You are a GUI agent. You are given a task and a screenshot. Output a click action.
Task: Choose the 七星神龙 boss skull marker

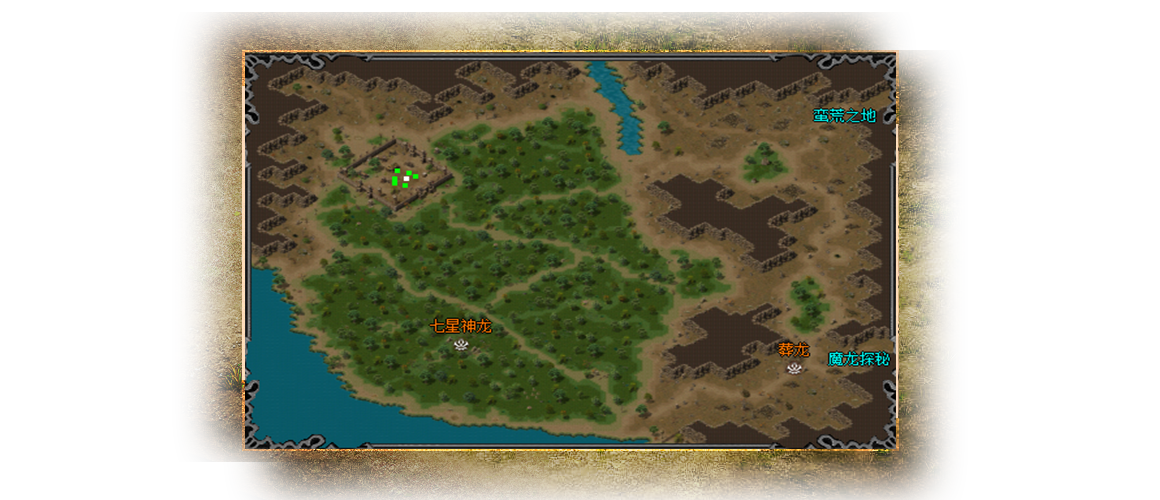(x=461, y=344)
